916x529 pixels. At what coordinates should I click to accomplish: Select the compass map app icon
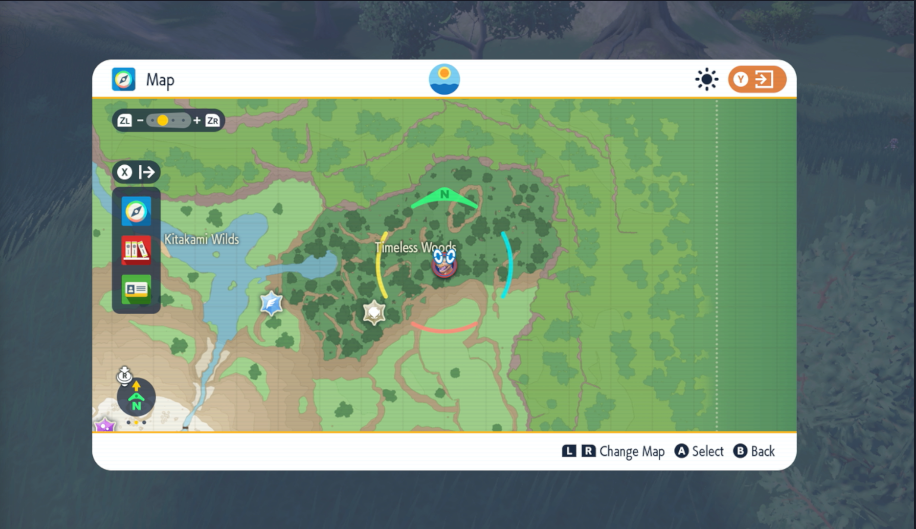point(136,211)
